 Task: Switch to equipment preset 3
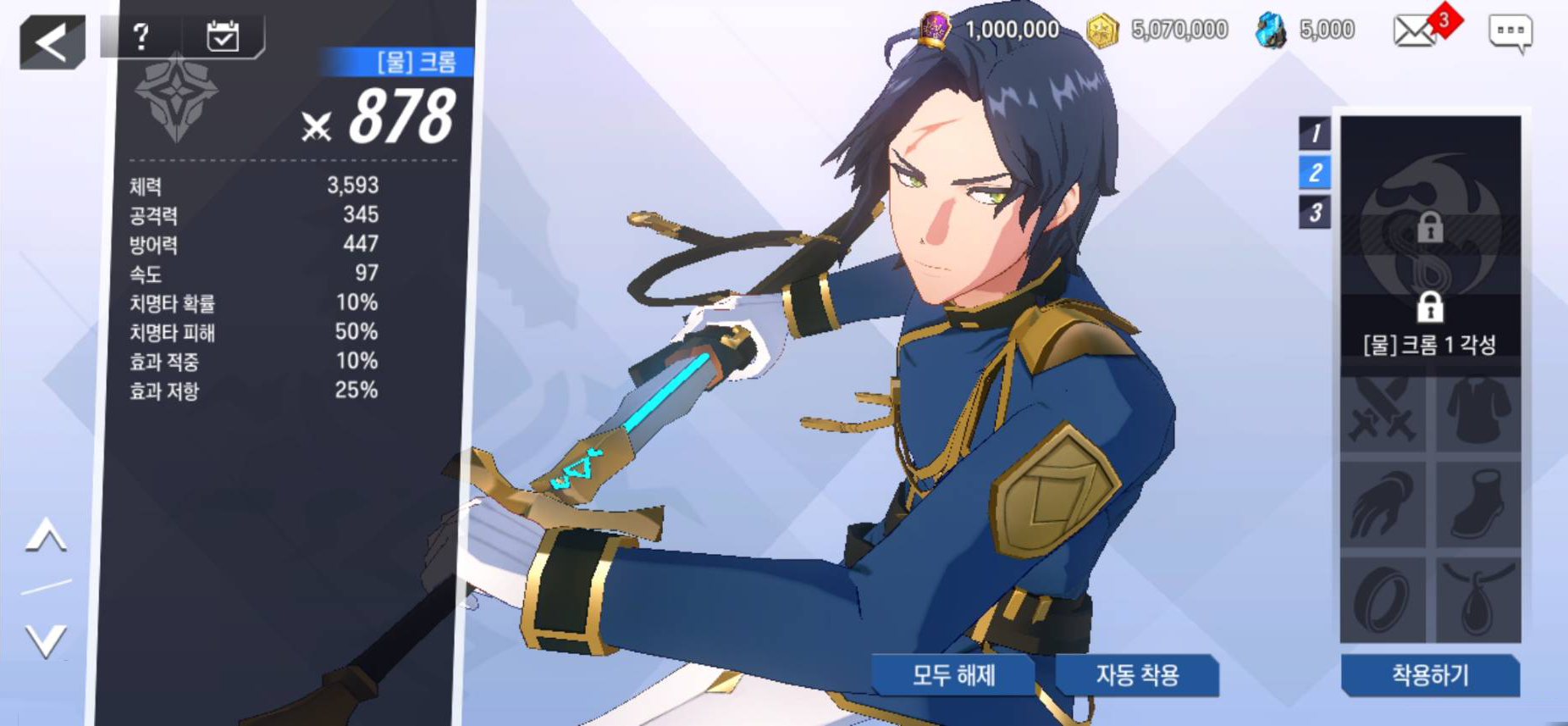pyautogui.click(x=1315, y=212)
